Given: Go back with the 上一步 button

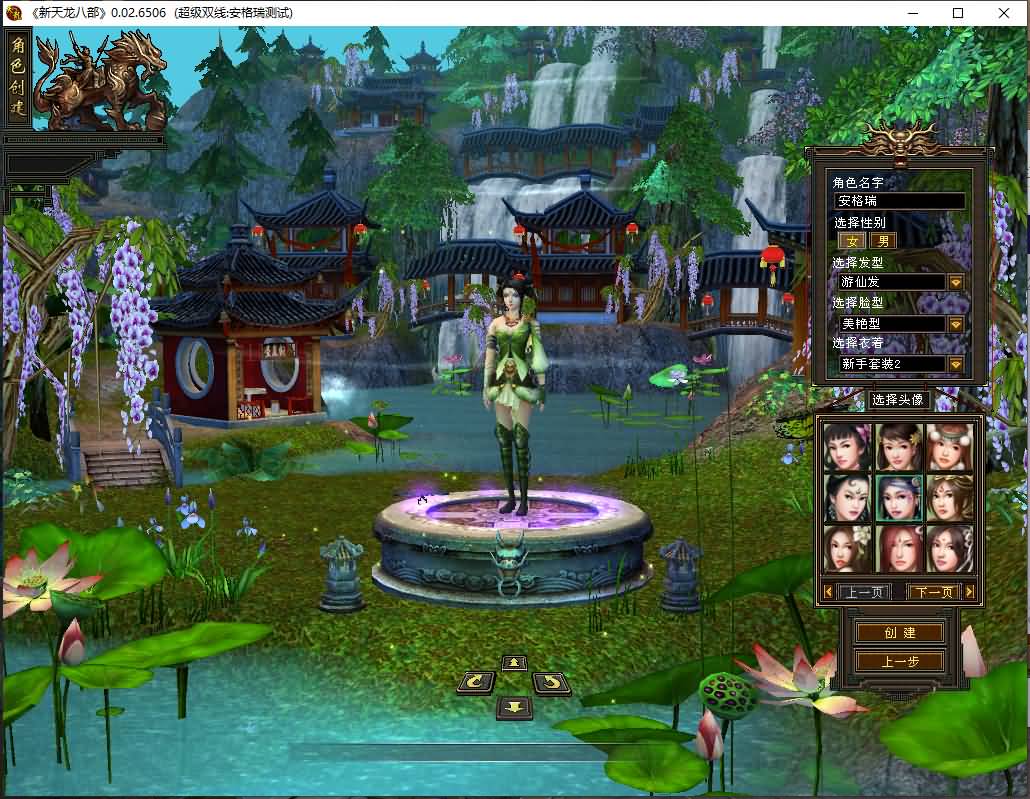Looking at the screenshot, I should click(x=899, y=661).
